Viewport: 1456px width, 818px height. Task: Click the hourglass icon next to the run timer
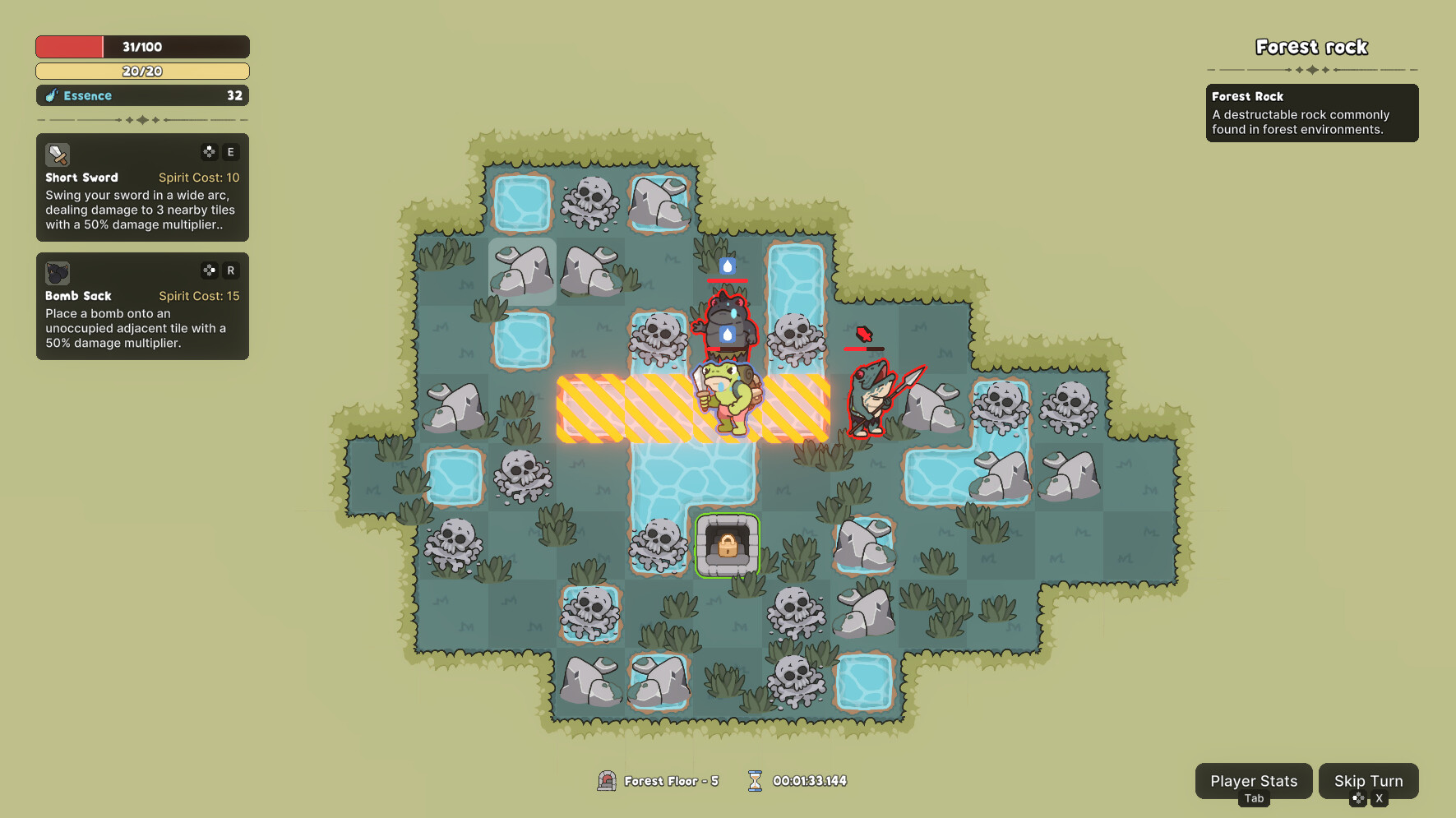click(x=754, y=780)
